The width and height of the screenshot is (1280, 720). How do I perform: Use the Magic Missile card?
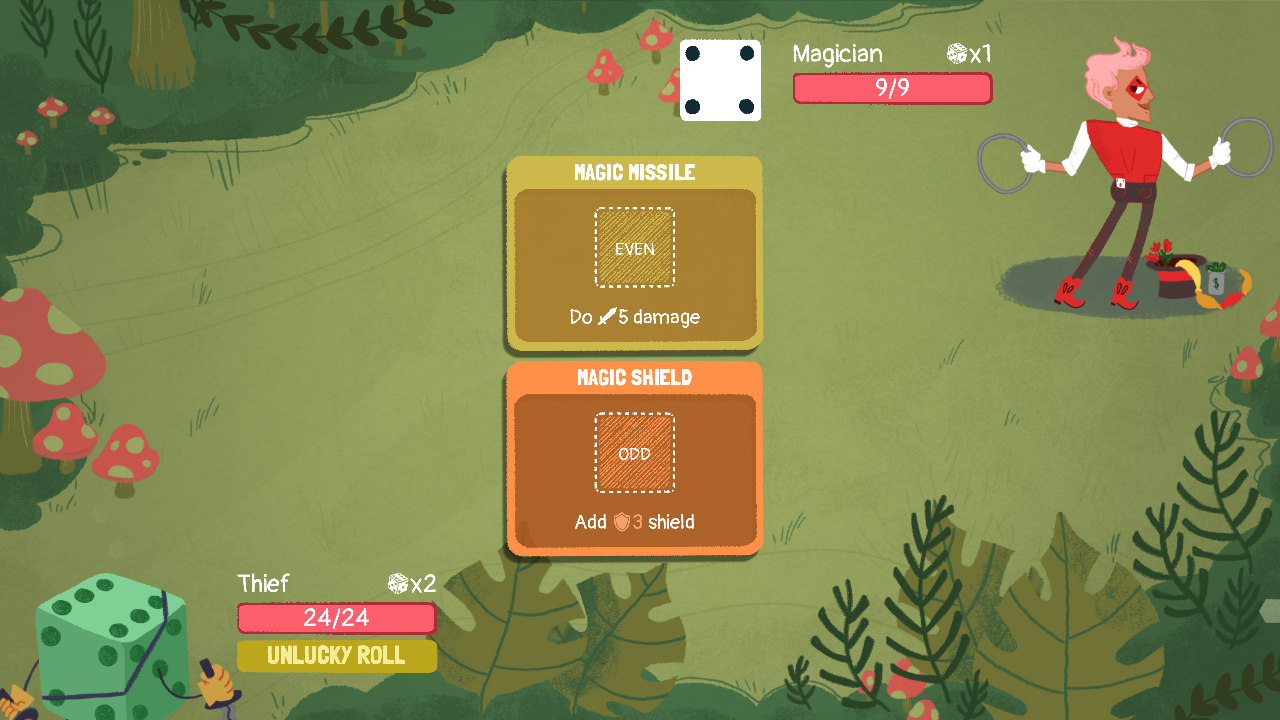pos(634,255)
